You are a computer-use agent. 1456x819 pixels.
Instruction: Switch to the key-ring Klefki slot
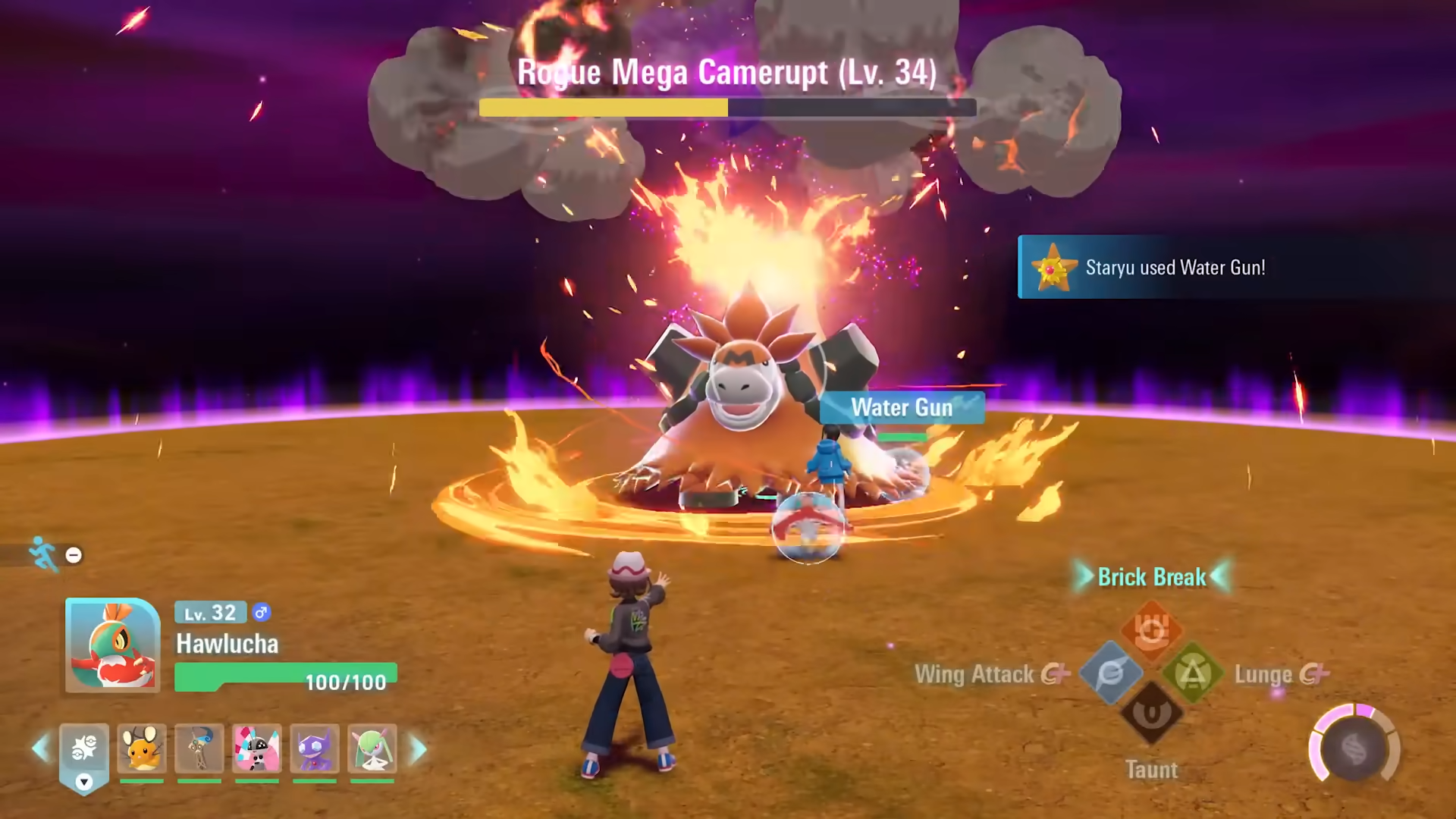point(199,748)
